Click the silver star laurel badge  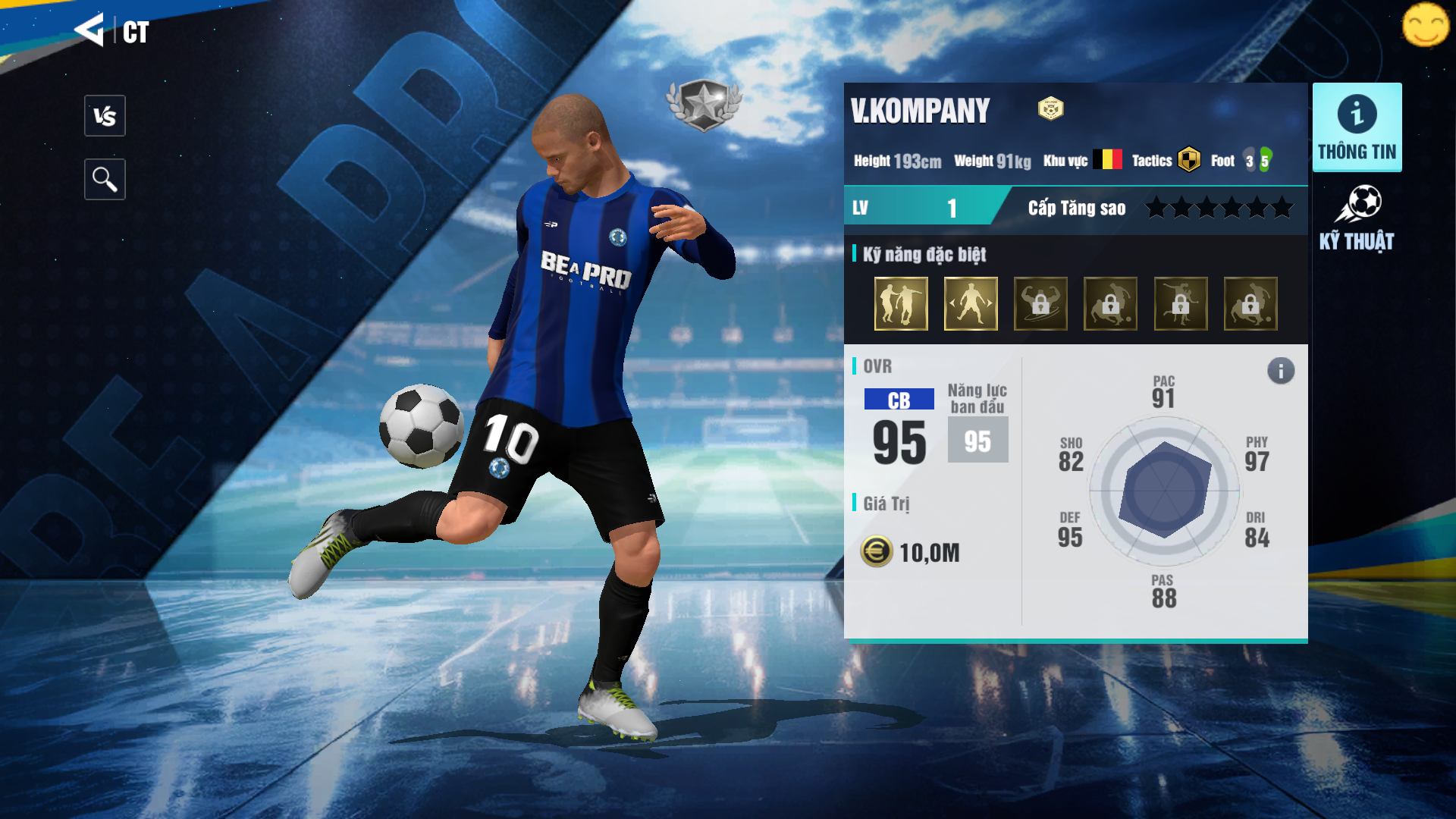[704, 104]
